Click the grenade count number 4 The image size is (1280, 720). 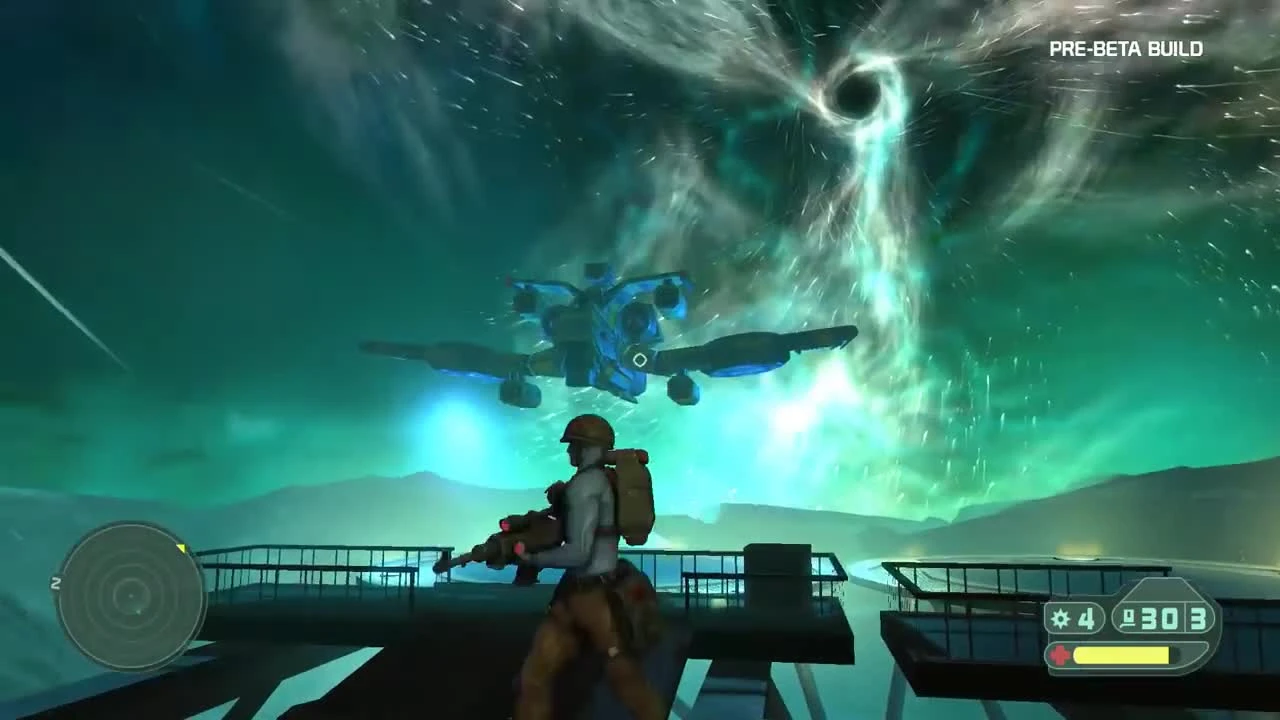point(1086,619)
